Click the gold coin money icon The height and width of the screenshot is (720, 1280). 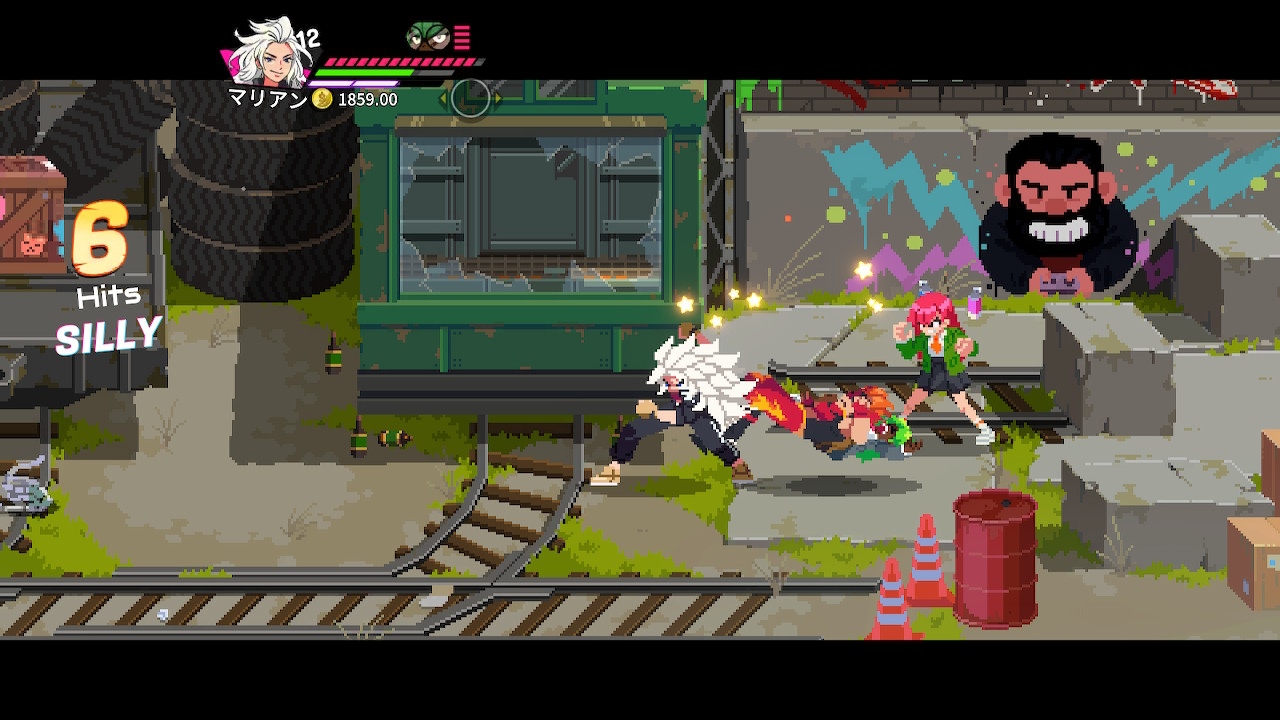pyautogui.click(x=322, y=99)
